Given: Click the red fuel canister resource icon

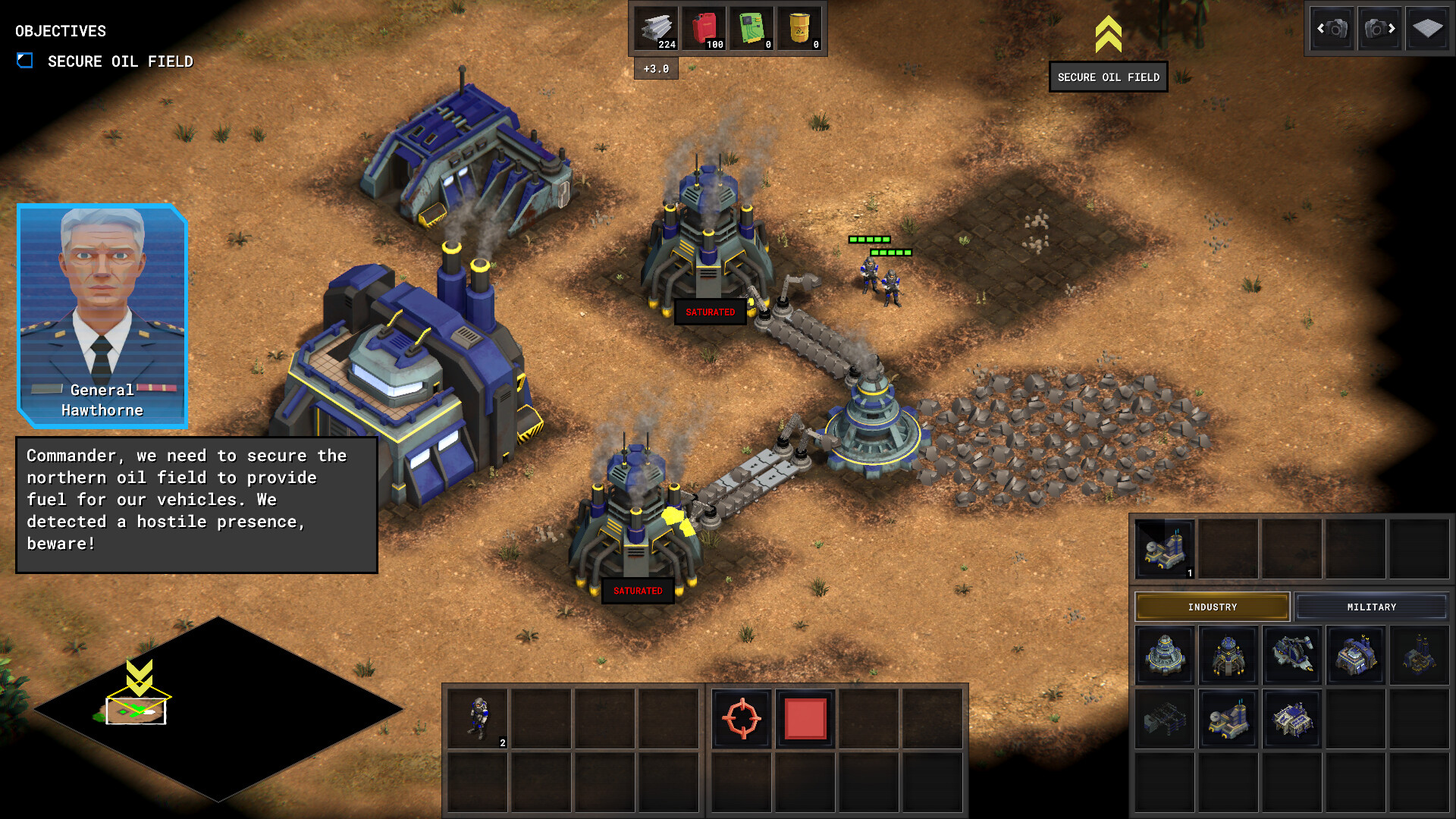Looking at the screenshot, I should (703, 27).
